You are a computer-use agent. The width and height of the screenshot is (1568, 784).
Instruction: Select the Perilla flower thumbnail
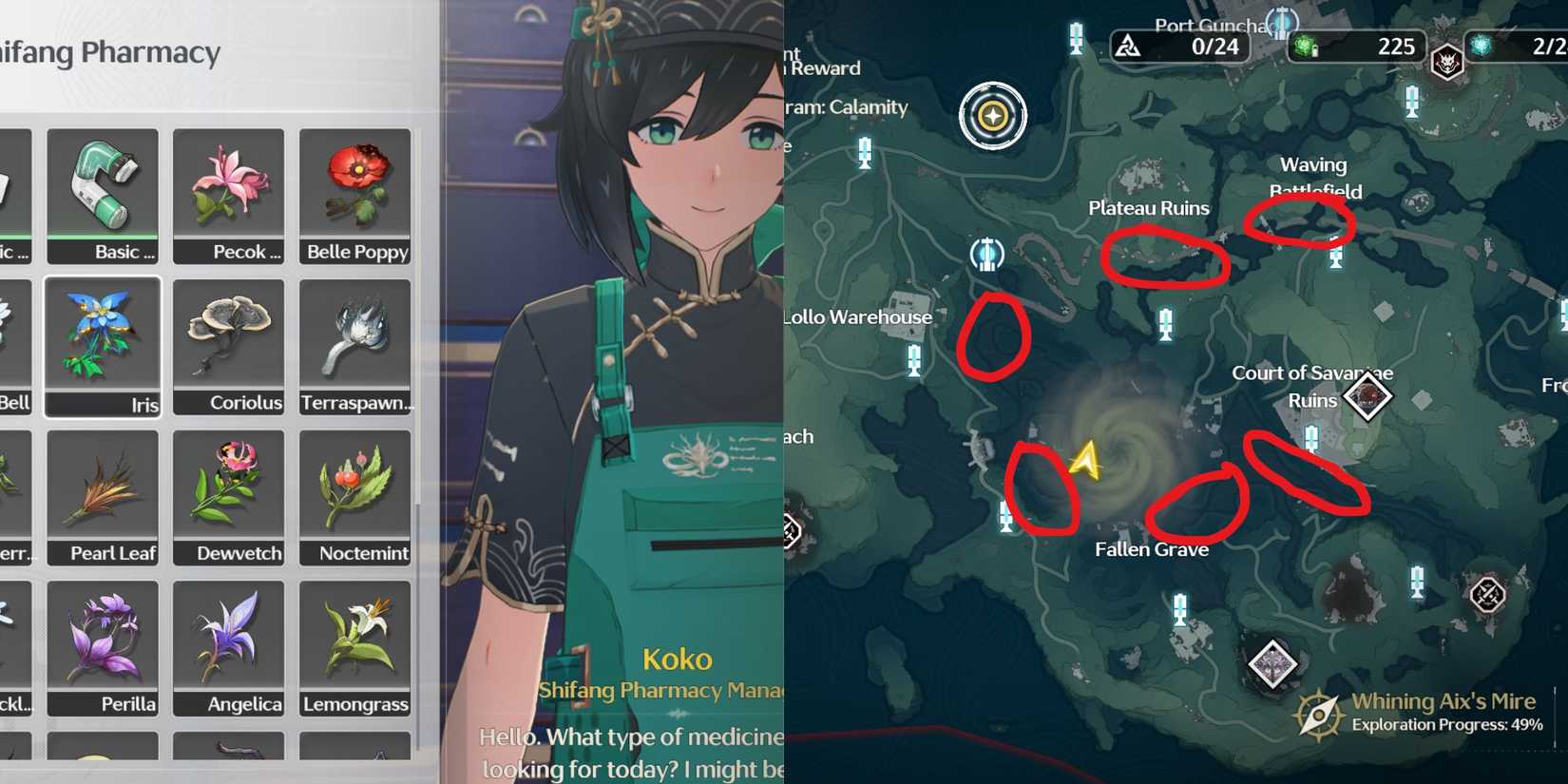coord(102,647)
